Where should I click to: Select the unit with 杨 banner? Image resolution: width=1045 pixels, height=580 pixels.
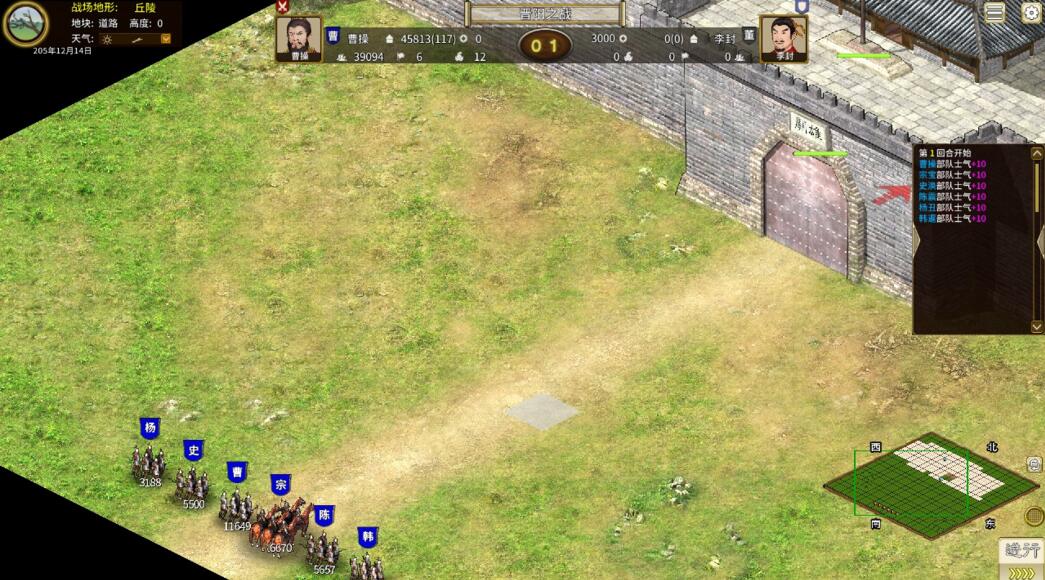[150, 462]
